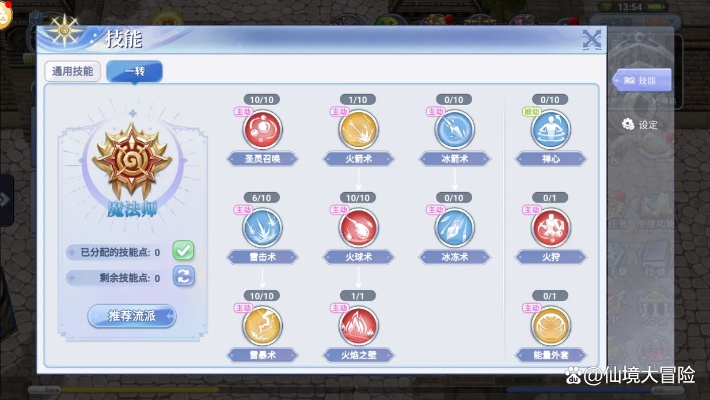This screenshot has width=710, height=400.
Task: Close the skill window
Action: coord(591,39)
